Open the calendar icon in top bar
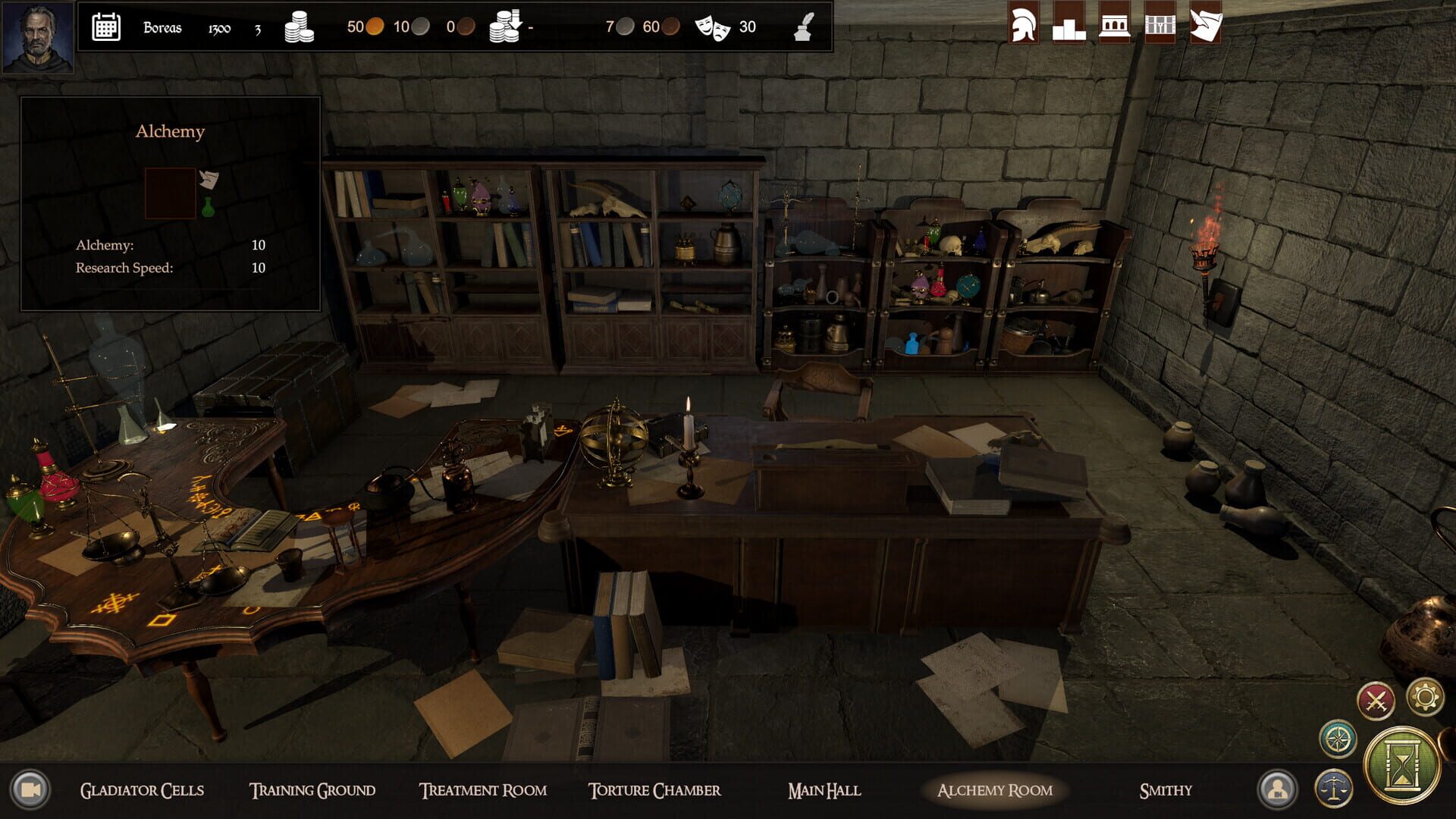 [x=105, y=27]
